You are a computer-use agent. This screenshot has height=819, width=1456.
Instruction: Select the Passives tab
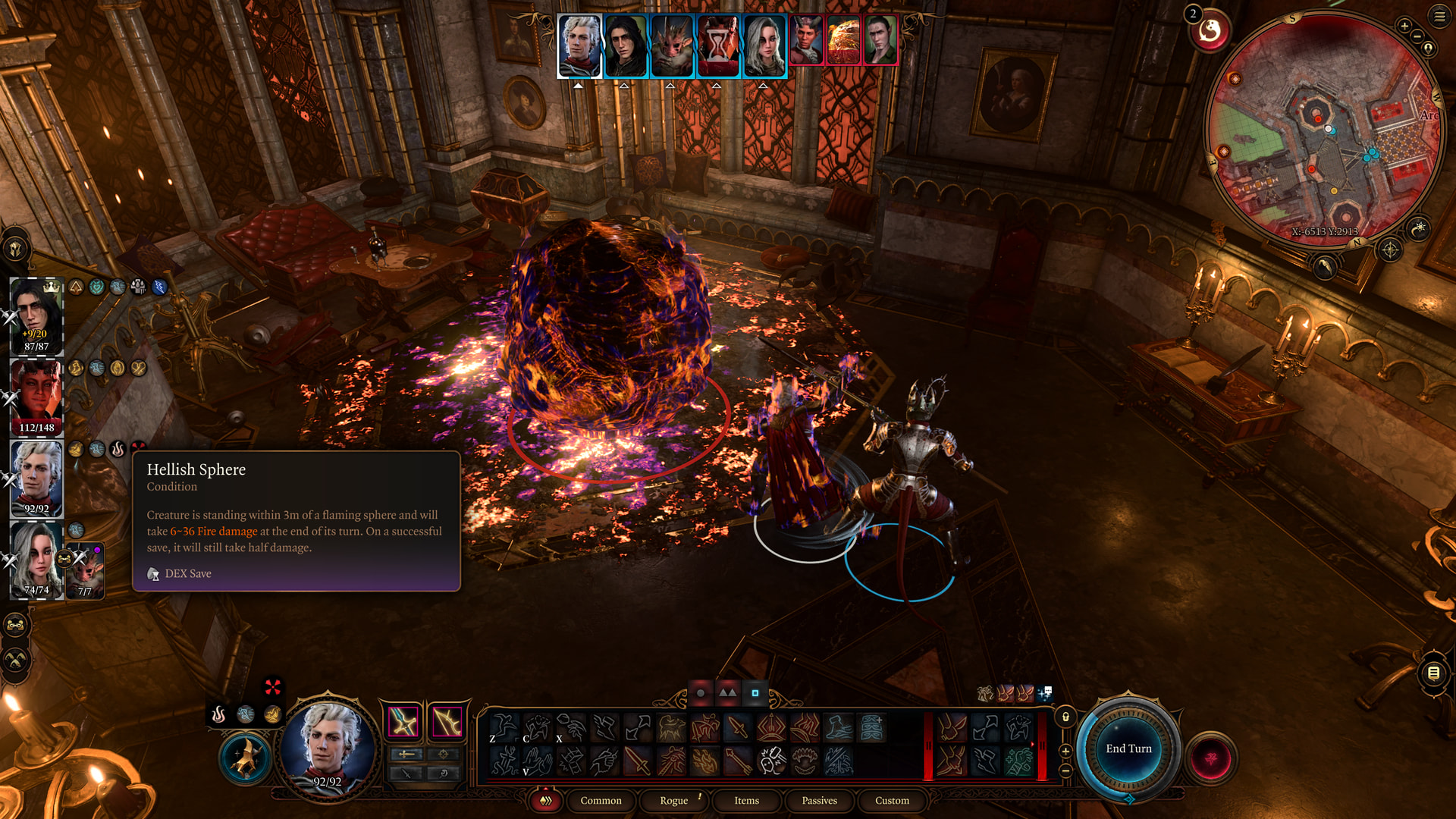tap(819, 801)
